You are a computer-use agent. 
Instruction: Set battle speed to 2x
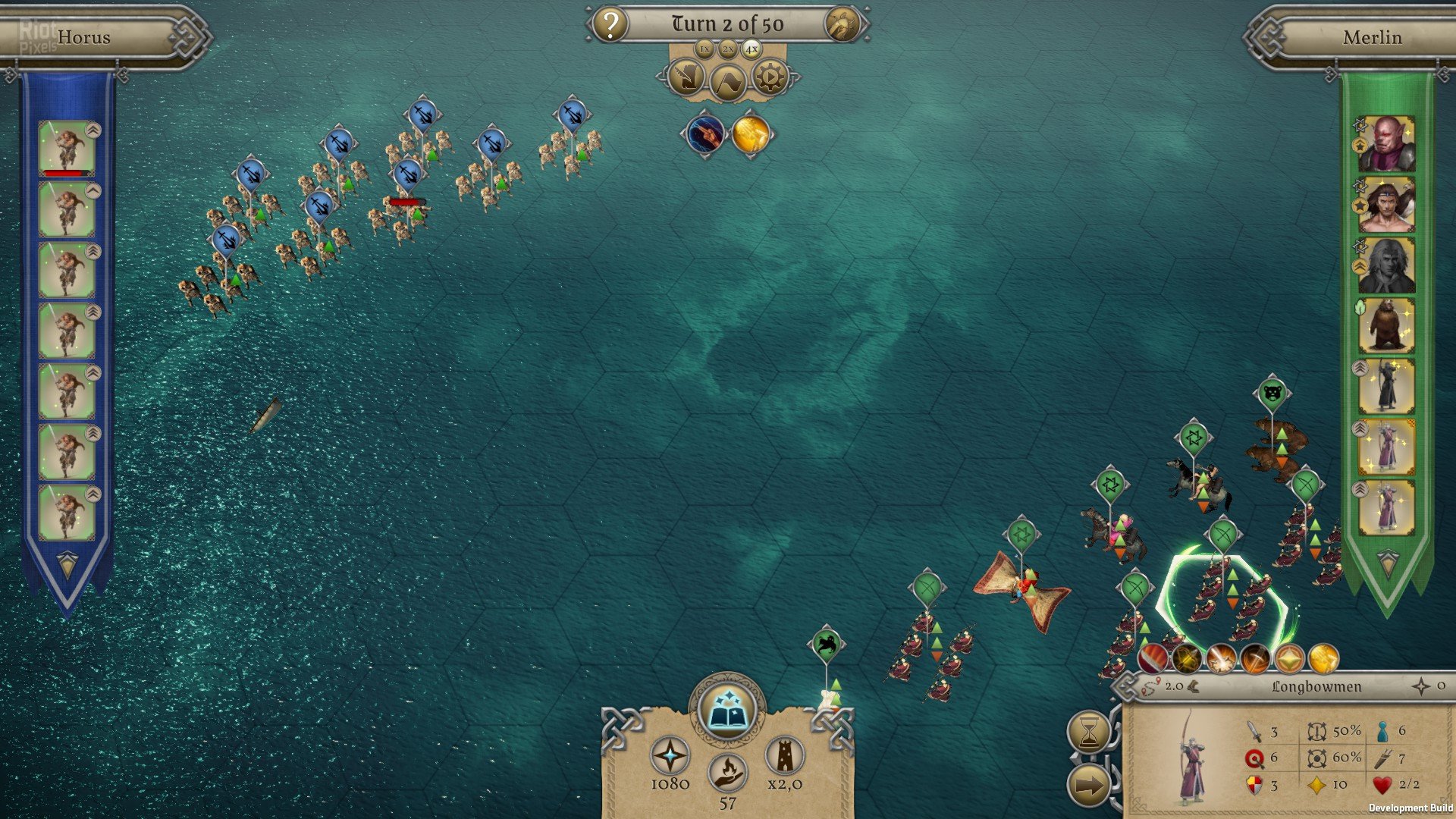pyautogui.click(x=728, y=49)
